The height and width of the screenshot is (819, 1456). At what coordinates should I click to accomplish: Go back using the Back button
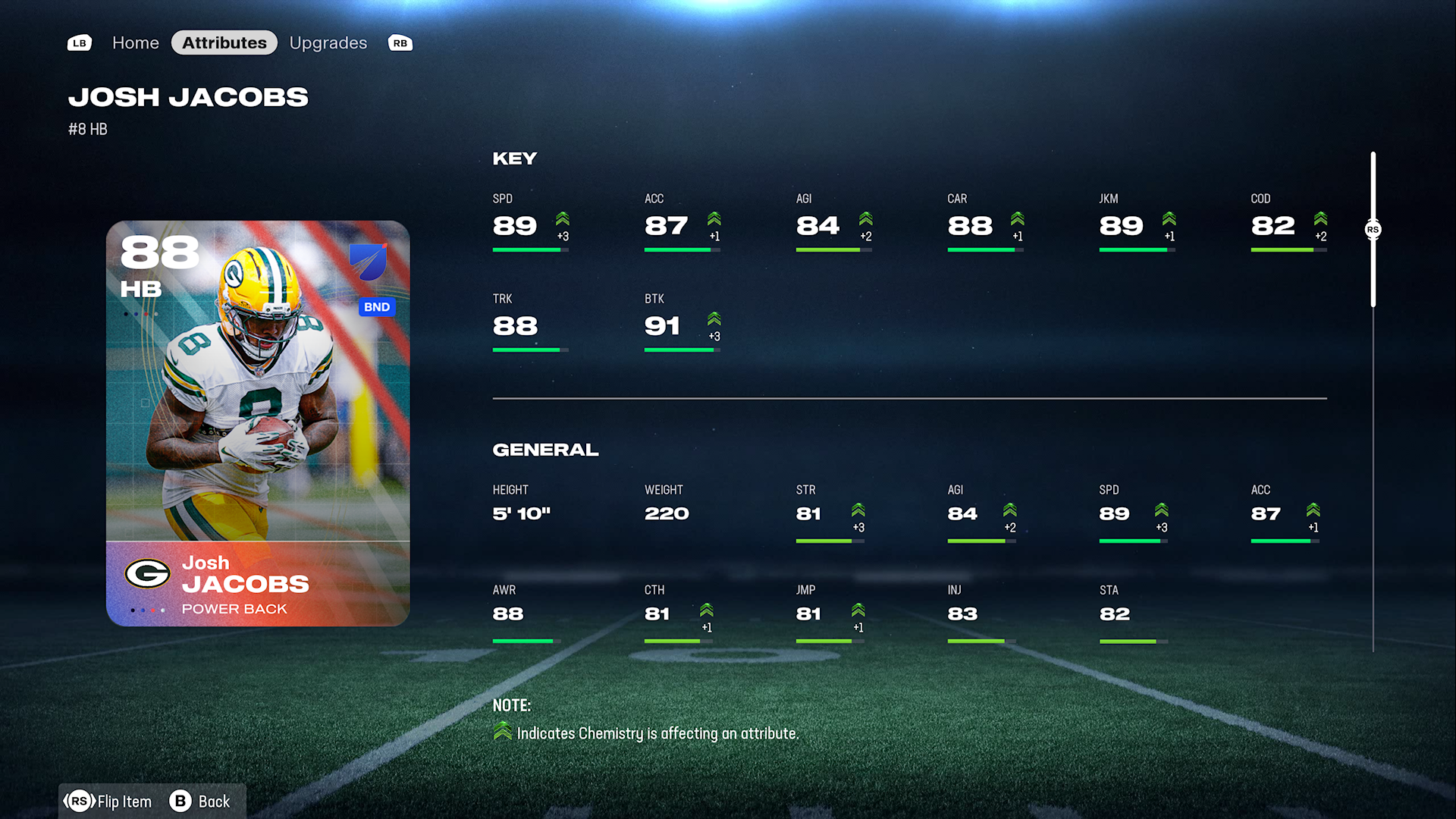200,802
